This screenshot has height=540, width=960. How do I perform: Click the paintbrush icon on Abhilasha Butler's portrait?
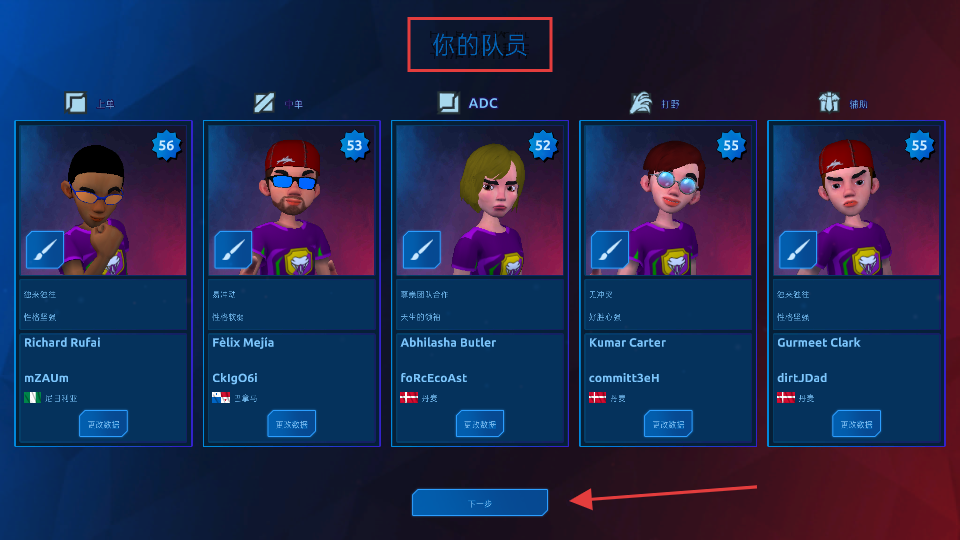(421, 250)
